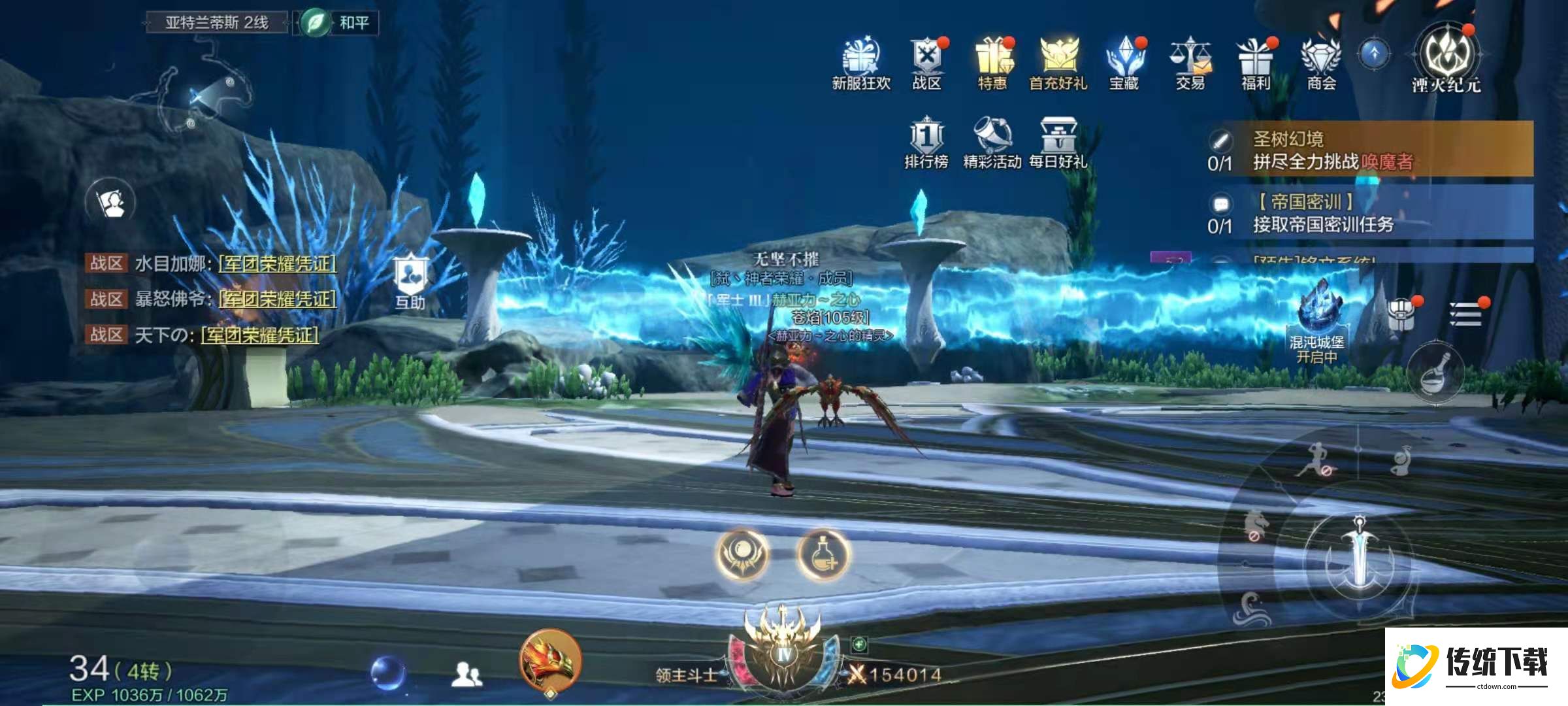The width and height of the screenshot is (1568, 706).
Task: Open the 交易 trading scales icon
Action: pyautogui.click(x=1190, y=61)
